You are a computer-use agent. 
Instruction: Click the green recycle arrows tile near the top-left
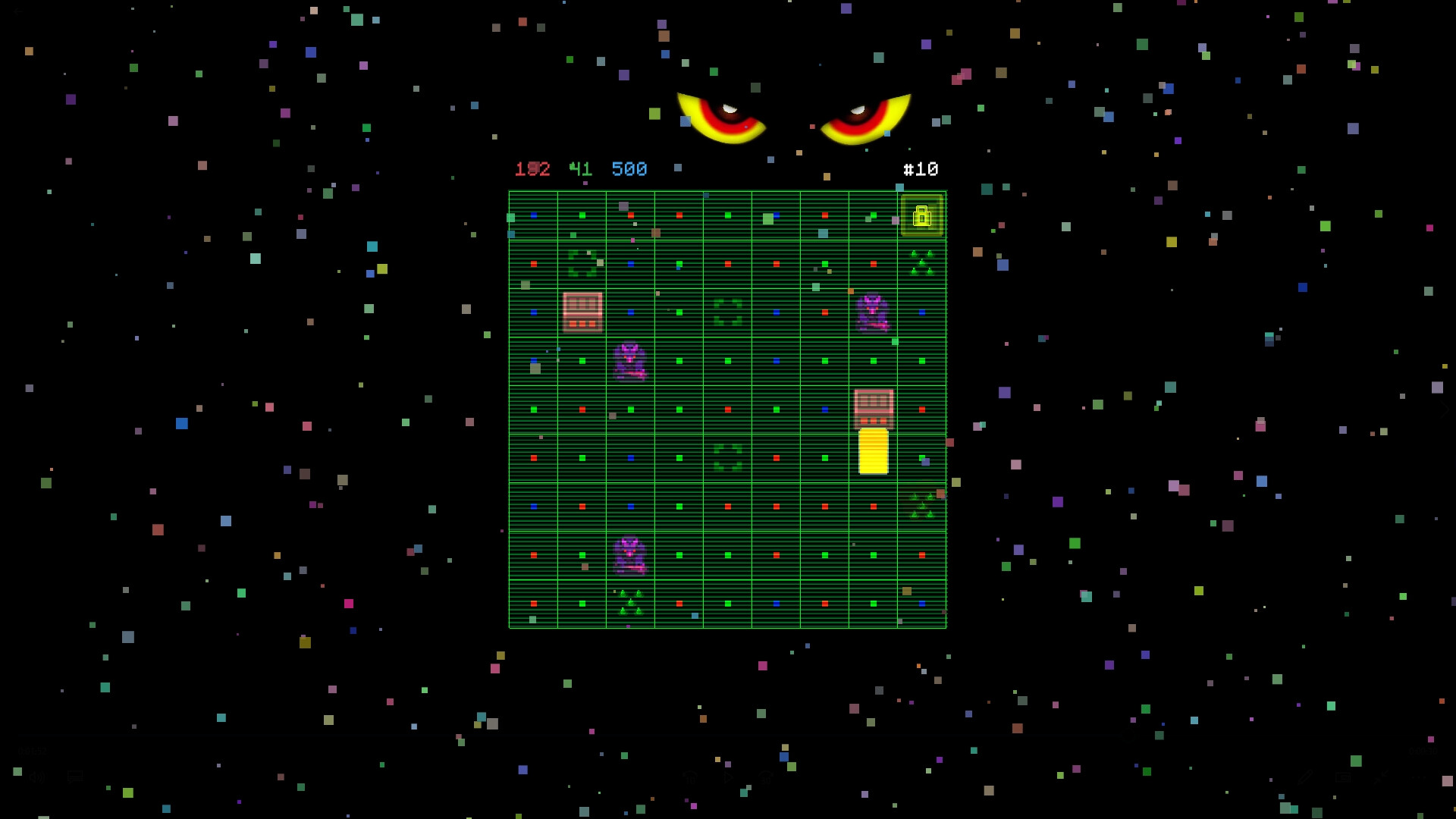pyautogui.click(x=582, y=262)
